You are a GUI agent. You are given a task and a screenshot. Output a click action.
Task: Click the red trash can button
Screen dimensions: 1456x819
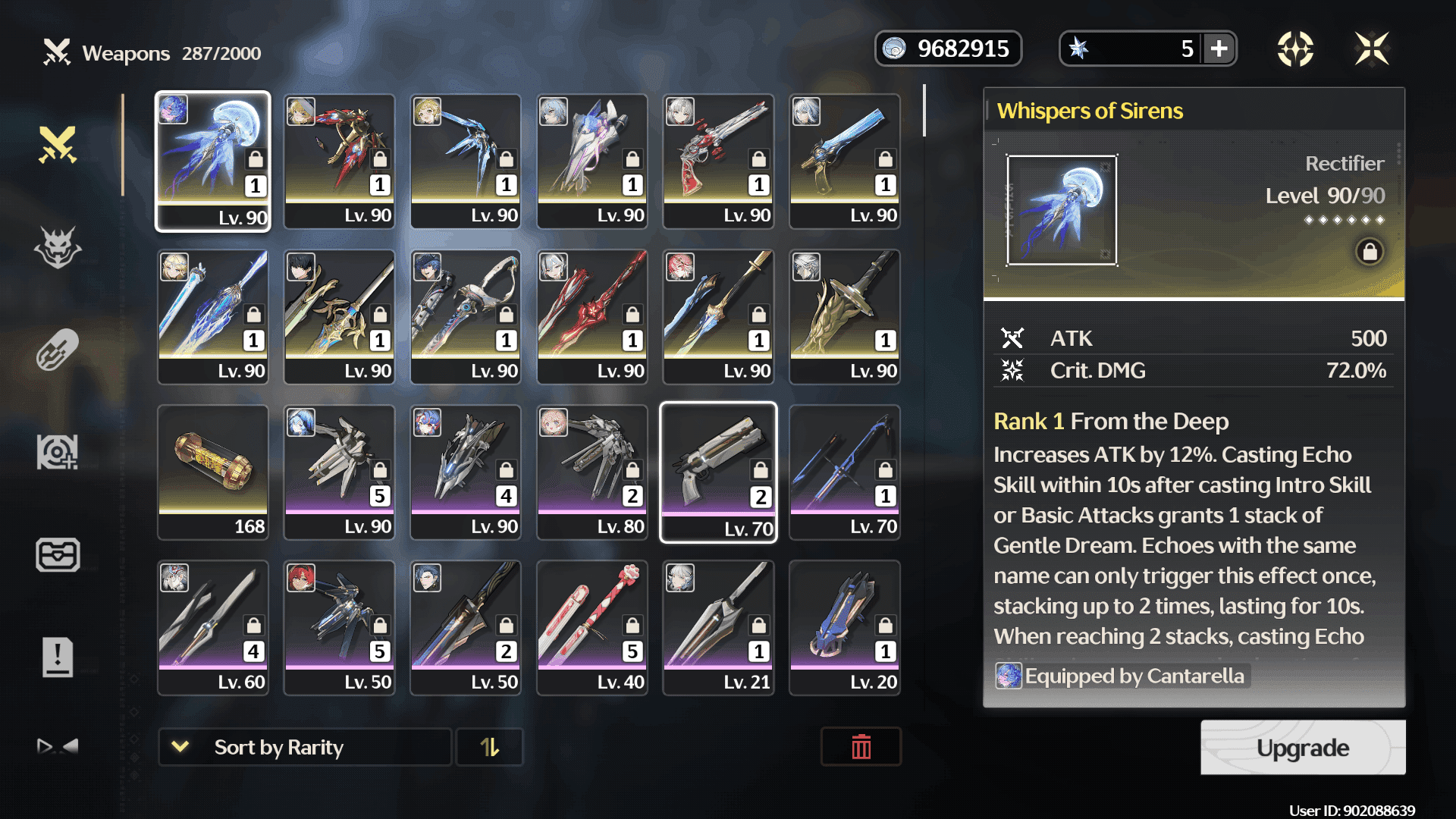point(861,748)
